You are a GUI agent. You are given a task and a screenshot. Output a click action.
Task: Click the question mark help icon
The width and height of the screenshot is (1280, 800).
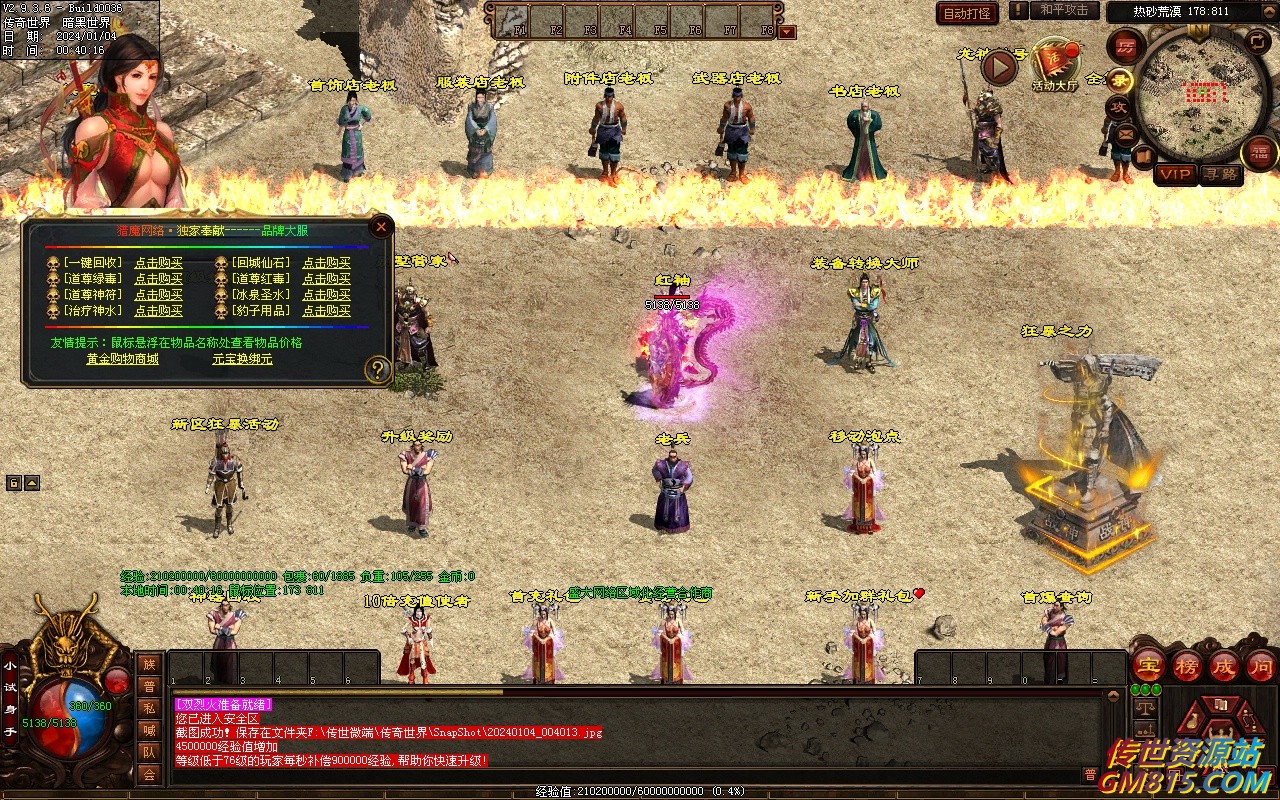[x=377, y=369]
